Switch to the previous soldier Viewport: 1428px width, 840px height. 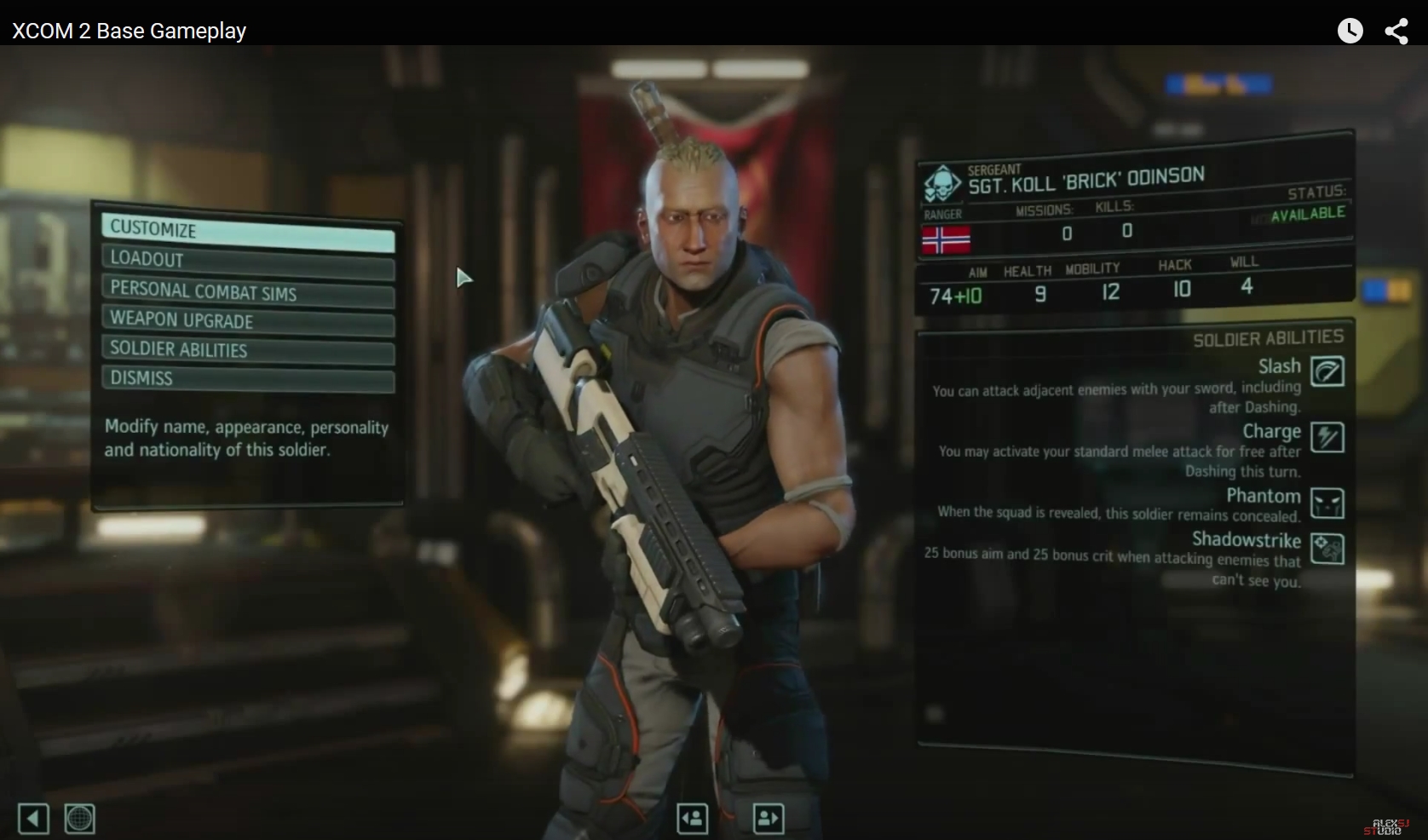pyautogui.click(x=693, y=819)
